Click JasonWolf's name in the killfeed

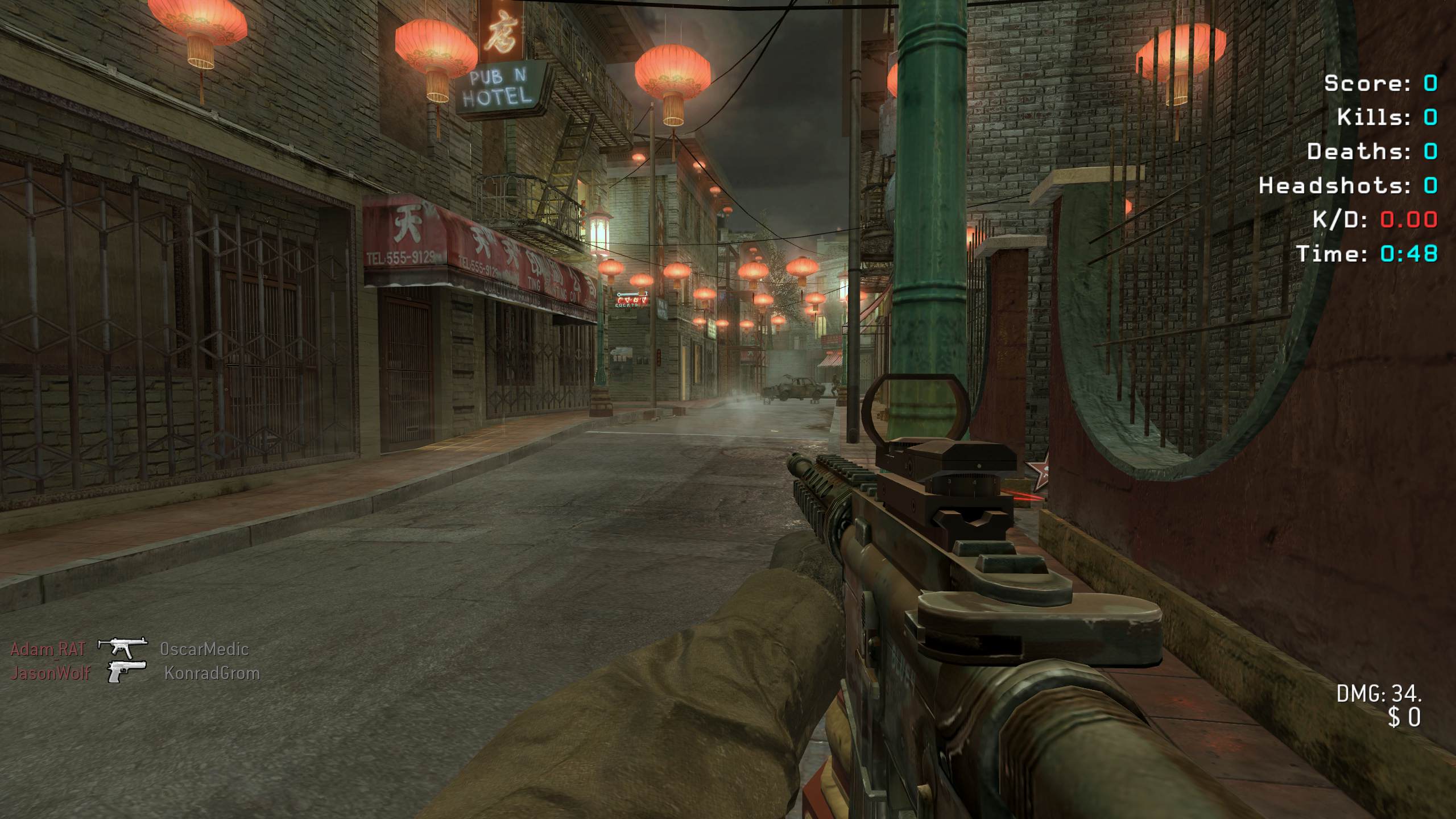(x=51, y=673)
